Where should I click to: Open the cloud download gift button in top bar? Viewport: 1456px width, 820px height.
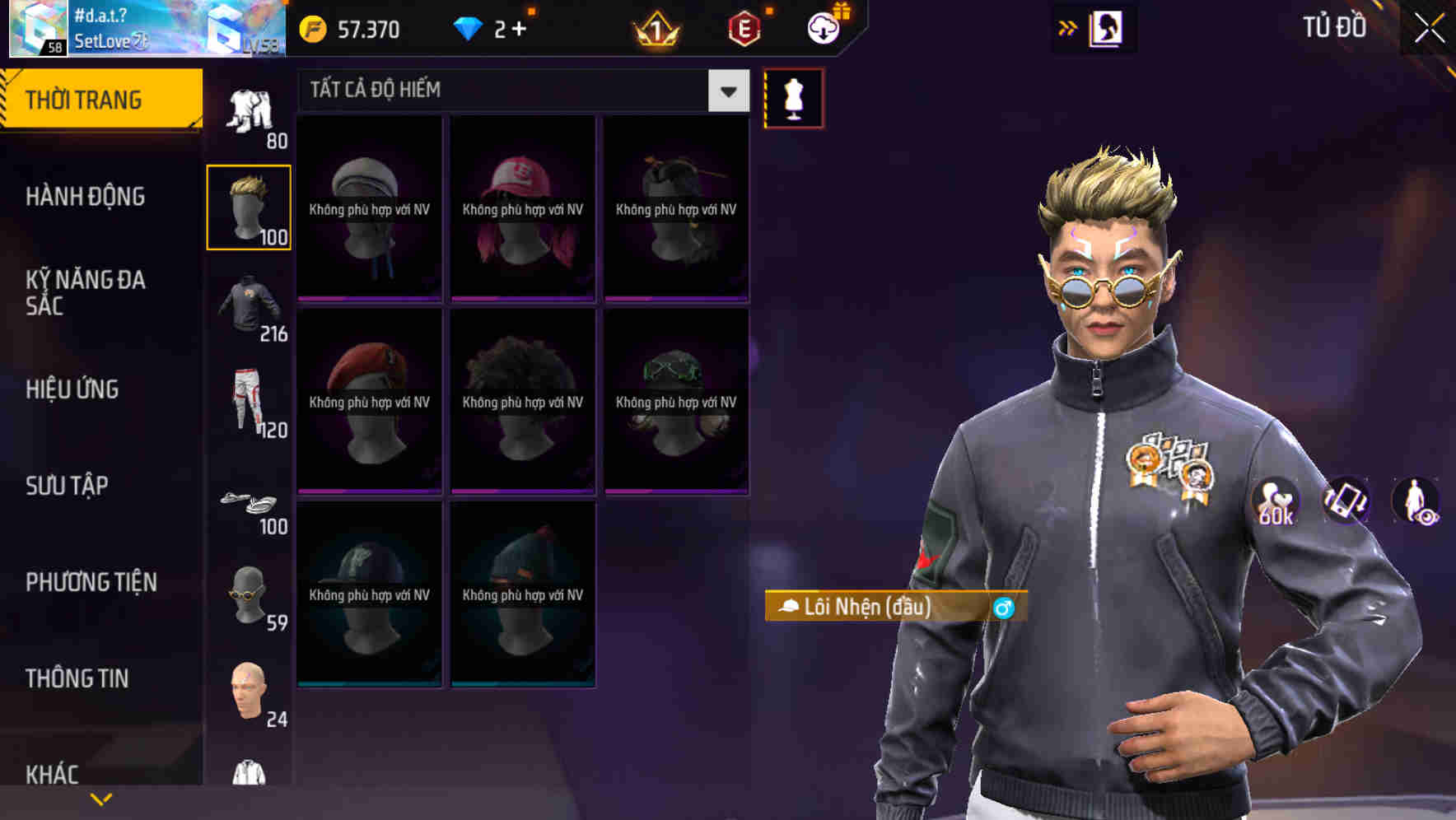coord(821,27)
